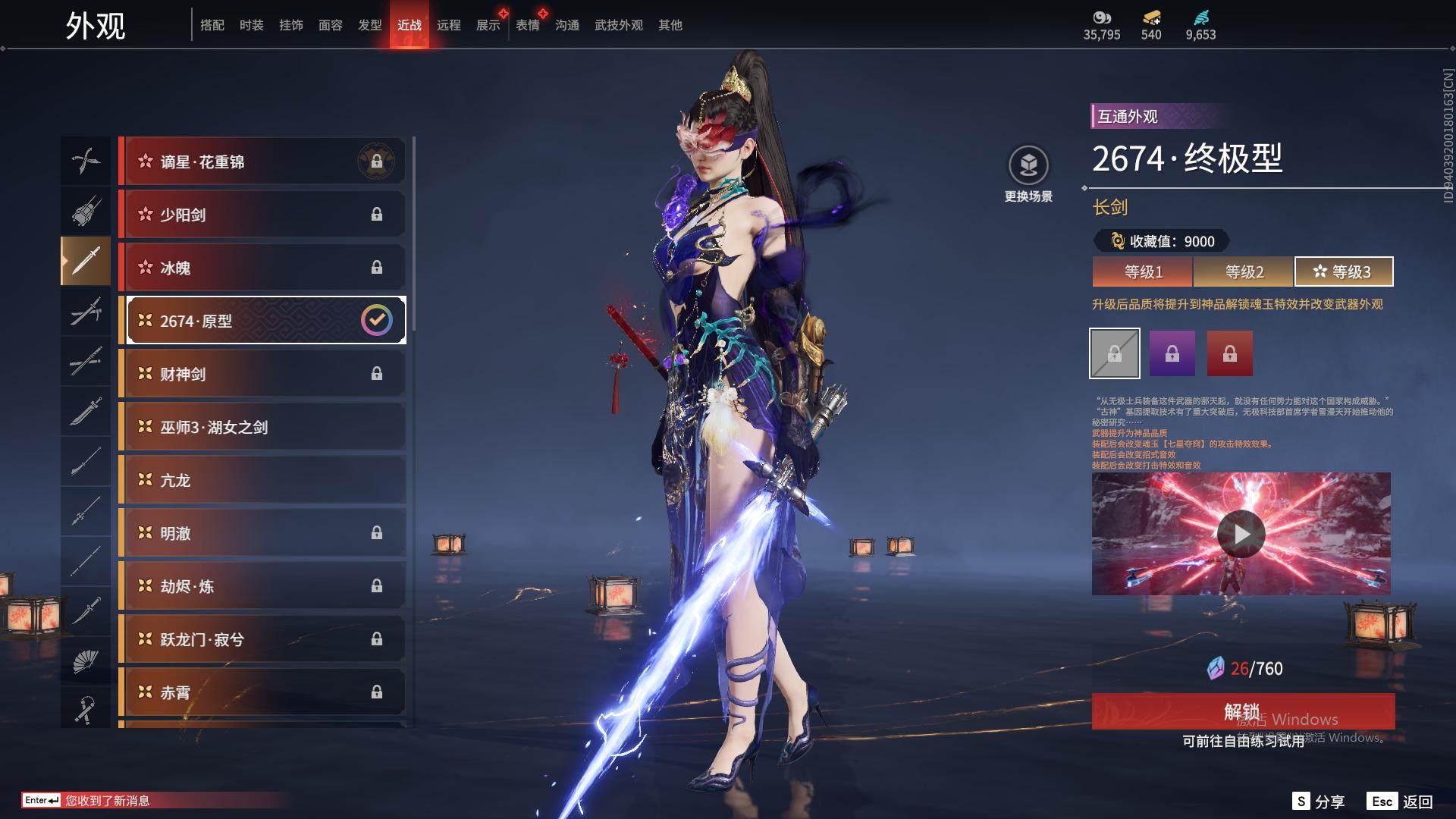
Task: View the 等级2 skin level
Action: tap(1244, 271)
